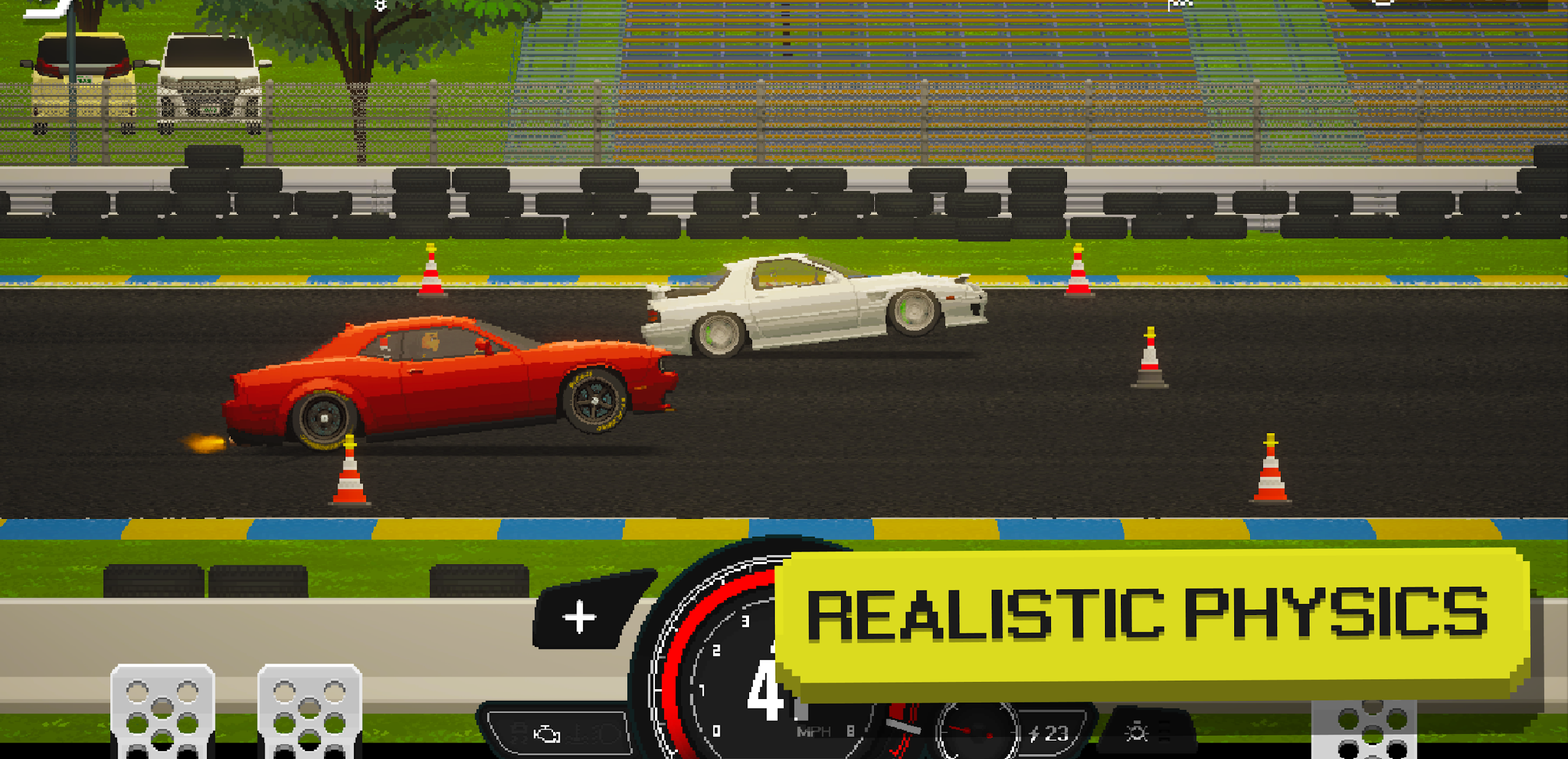1568x759 pixels.
Task: Tap the check engine warning icon
Action: (x=547, y=735)
